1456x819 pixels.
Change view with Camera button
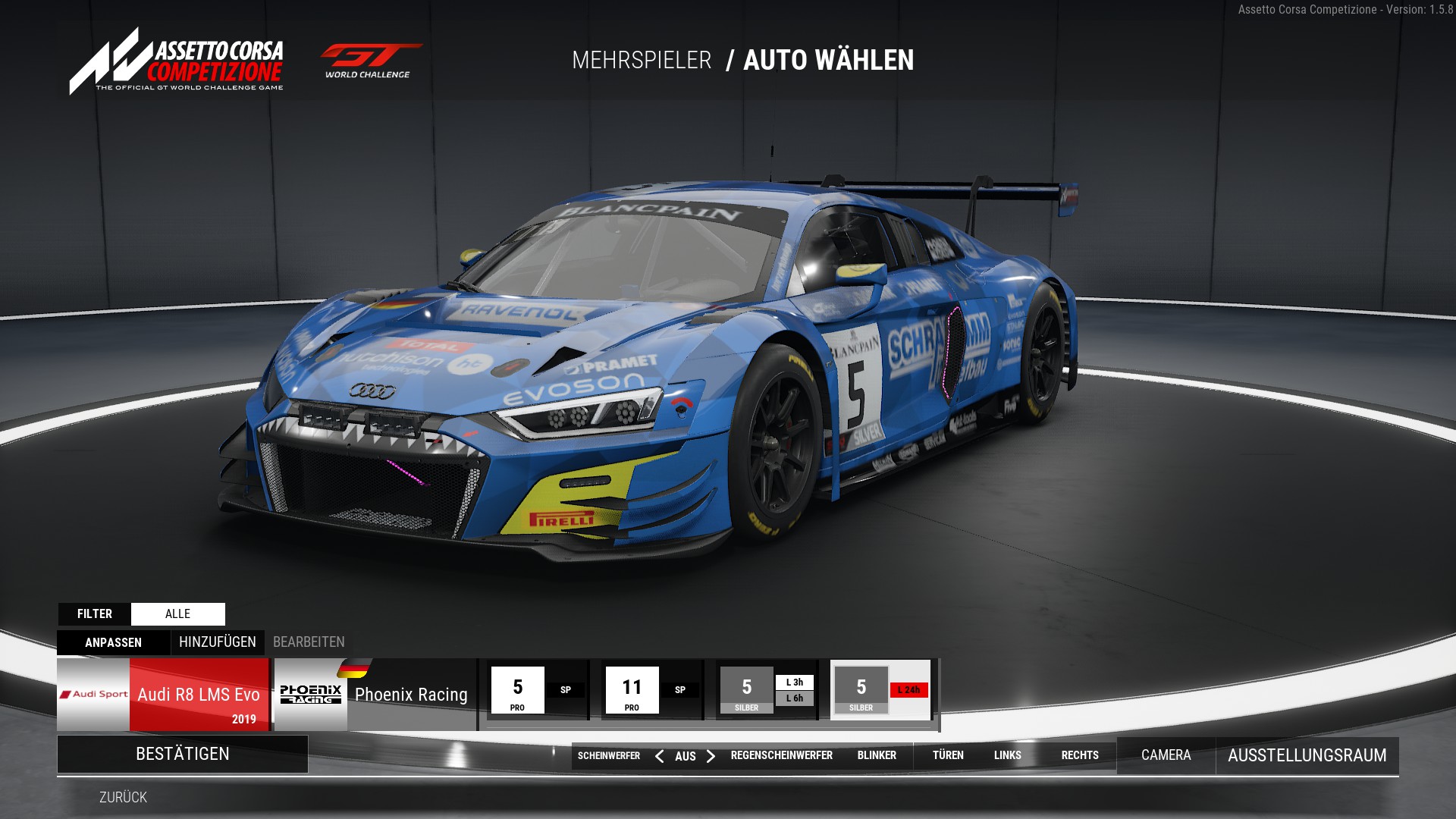coord(1166,755)
